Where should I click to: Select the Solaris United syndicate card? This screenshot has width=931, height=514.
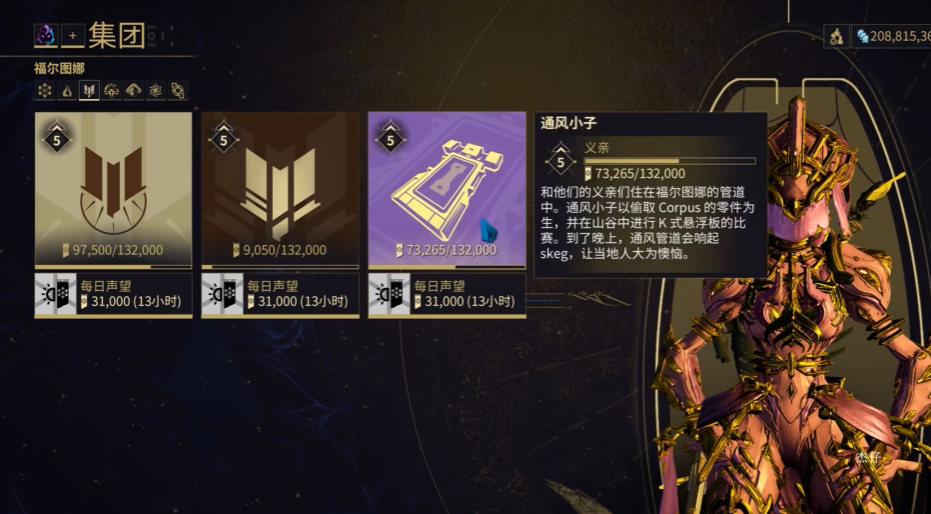tap(113, 190)
